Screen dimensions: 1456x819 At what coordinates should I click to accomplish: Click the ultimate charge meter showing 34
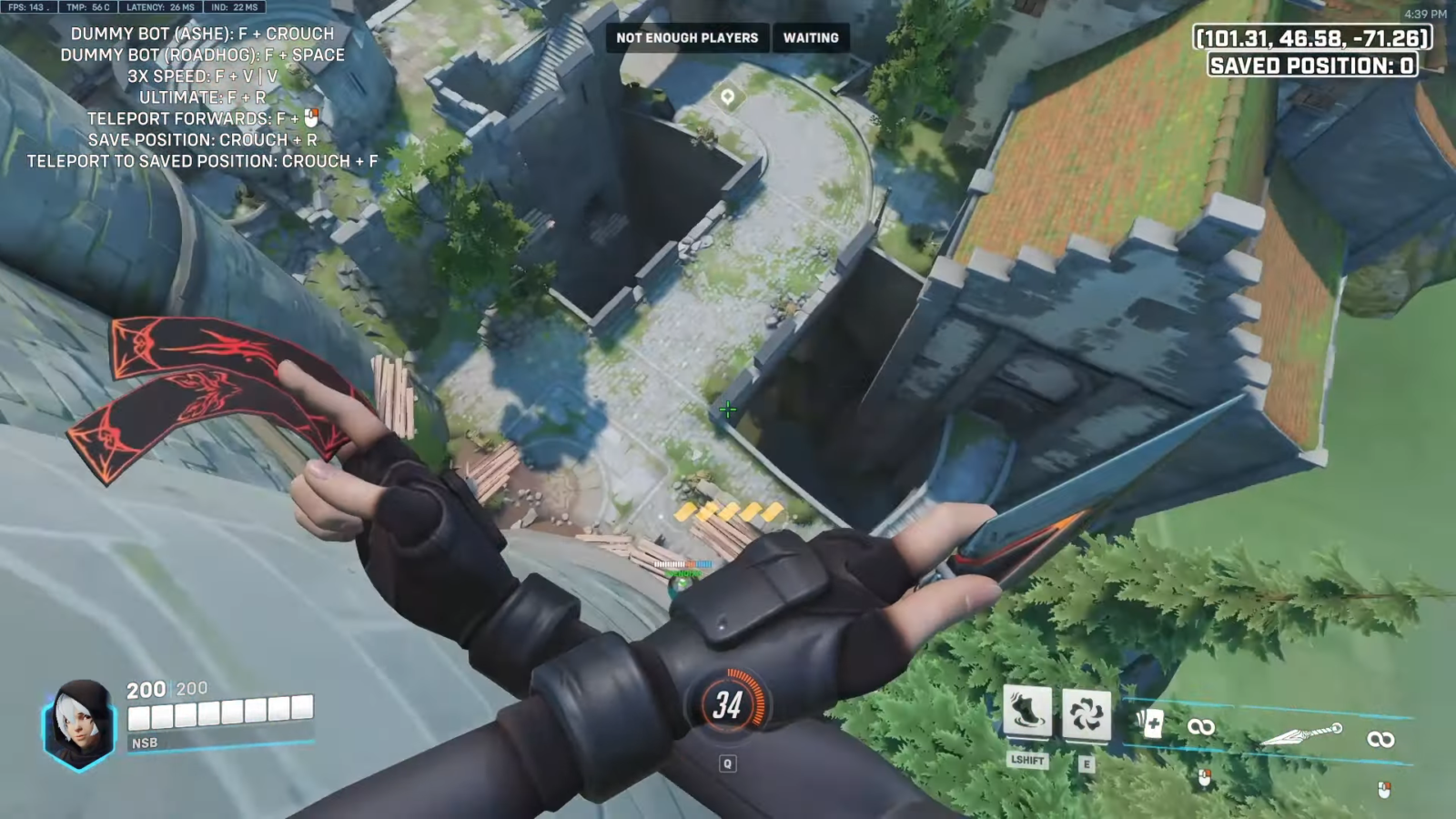727,703
